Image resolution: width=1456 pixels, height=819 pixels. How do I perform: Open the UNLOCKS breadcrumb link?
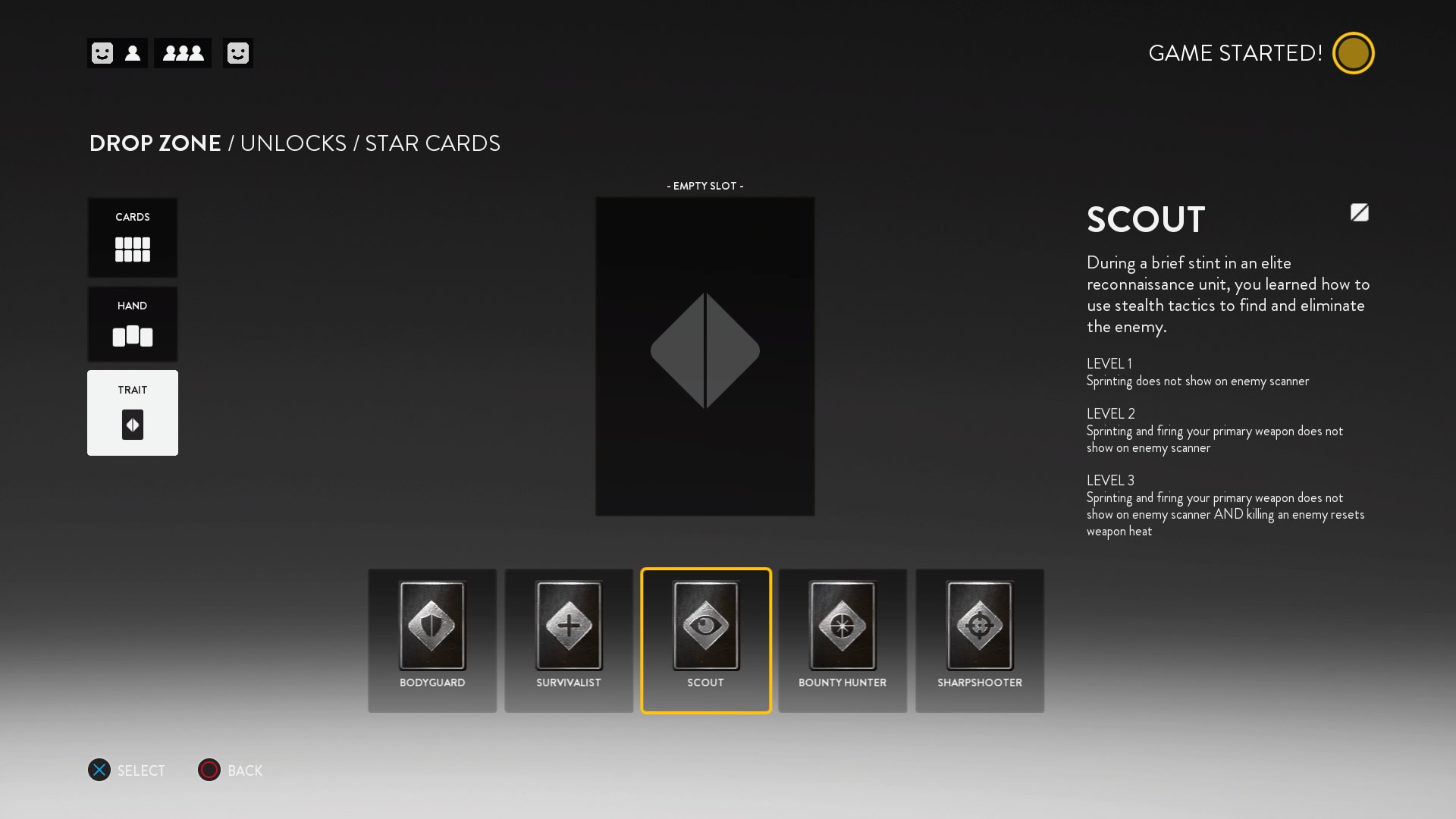pos(293,143)
